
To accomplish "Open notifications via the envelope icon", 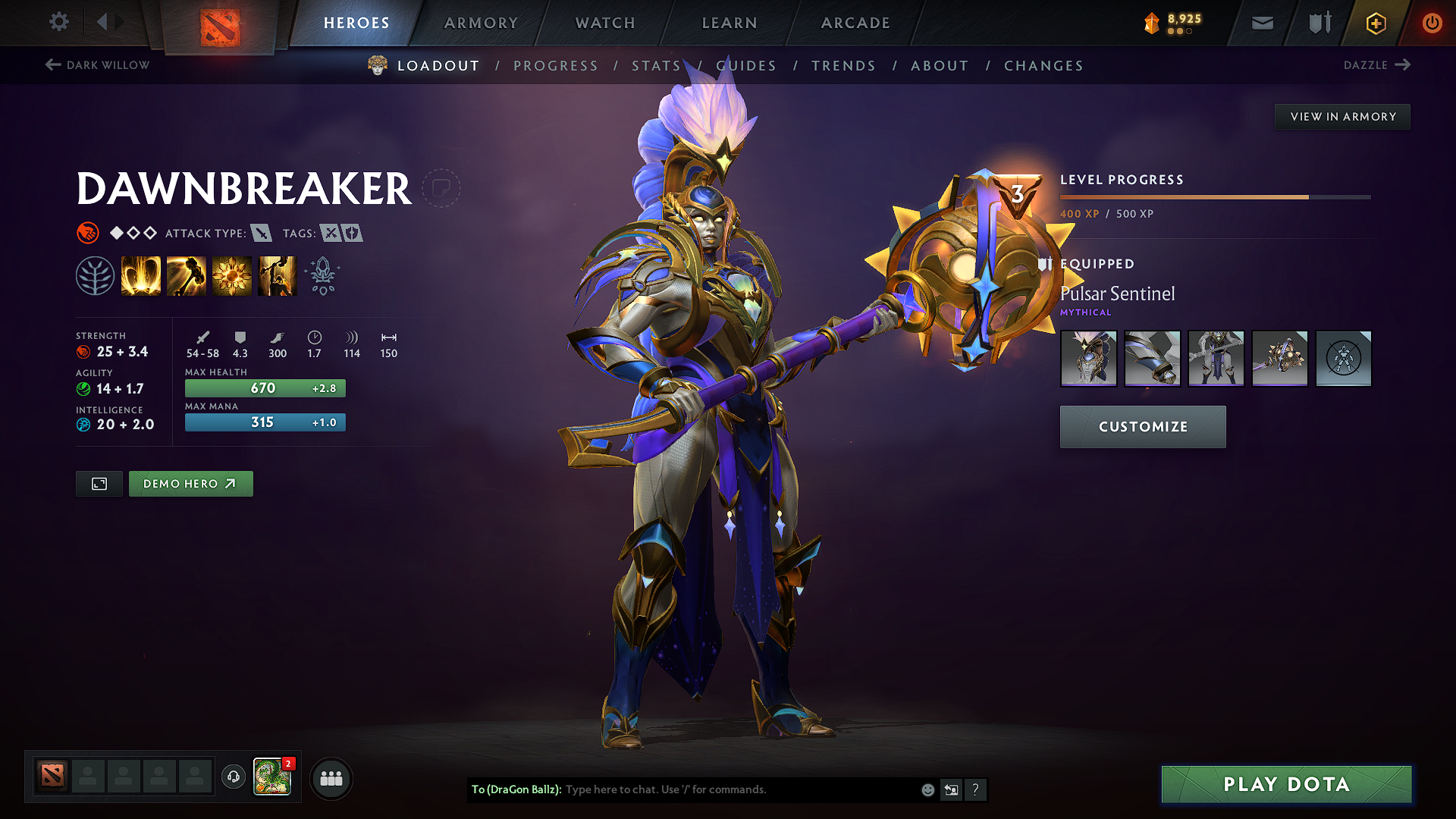I will pos(1262,23).
